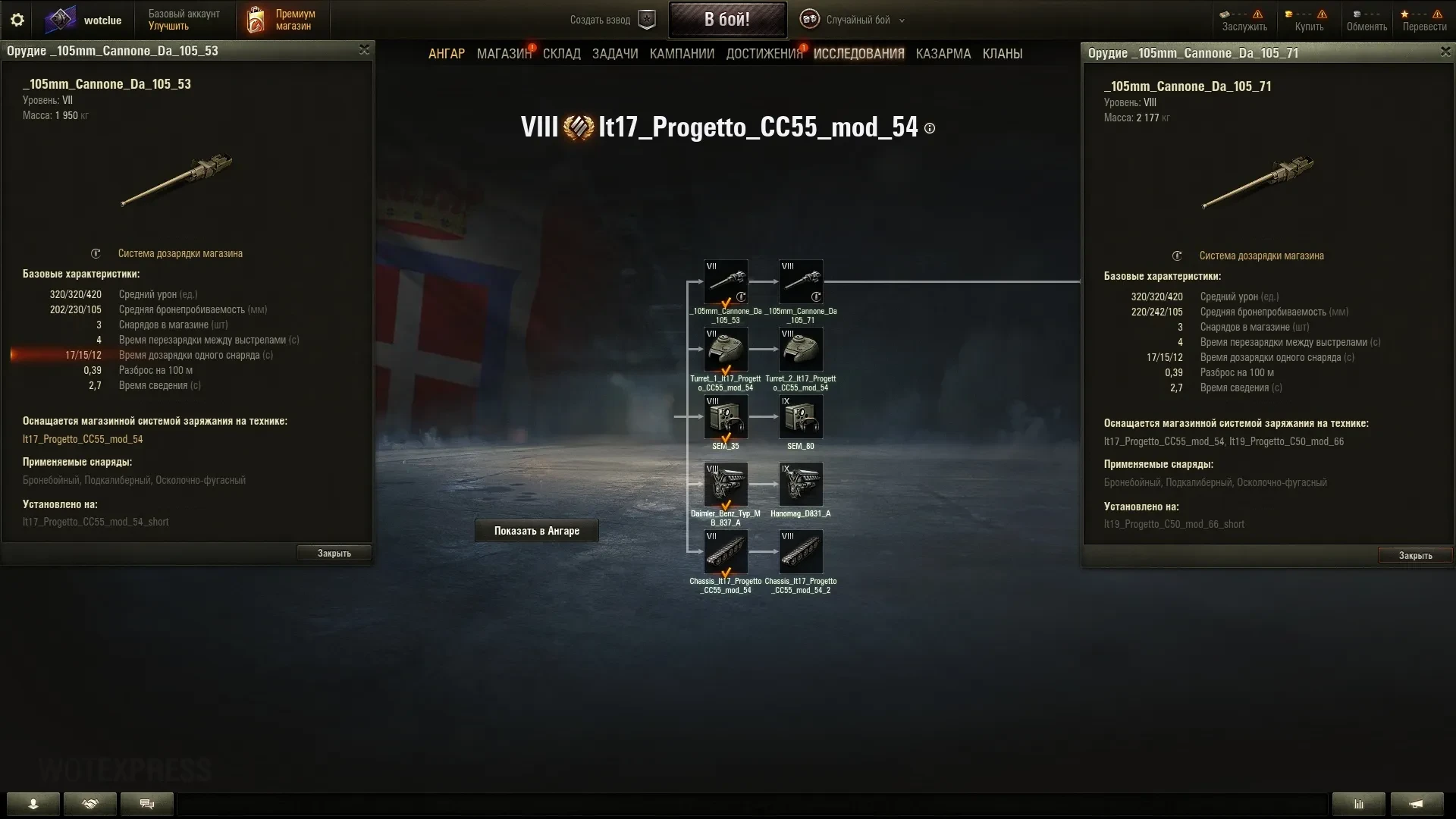Choose the SEM_80 radio module
This screenshot has height=819, width=1456.
[x=801, y=417]
